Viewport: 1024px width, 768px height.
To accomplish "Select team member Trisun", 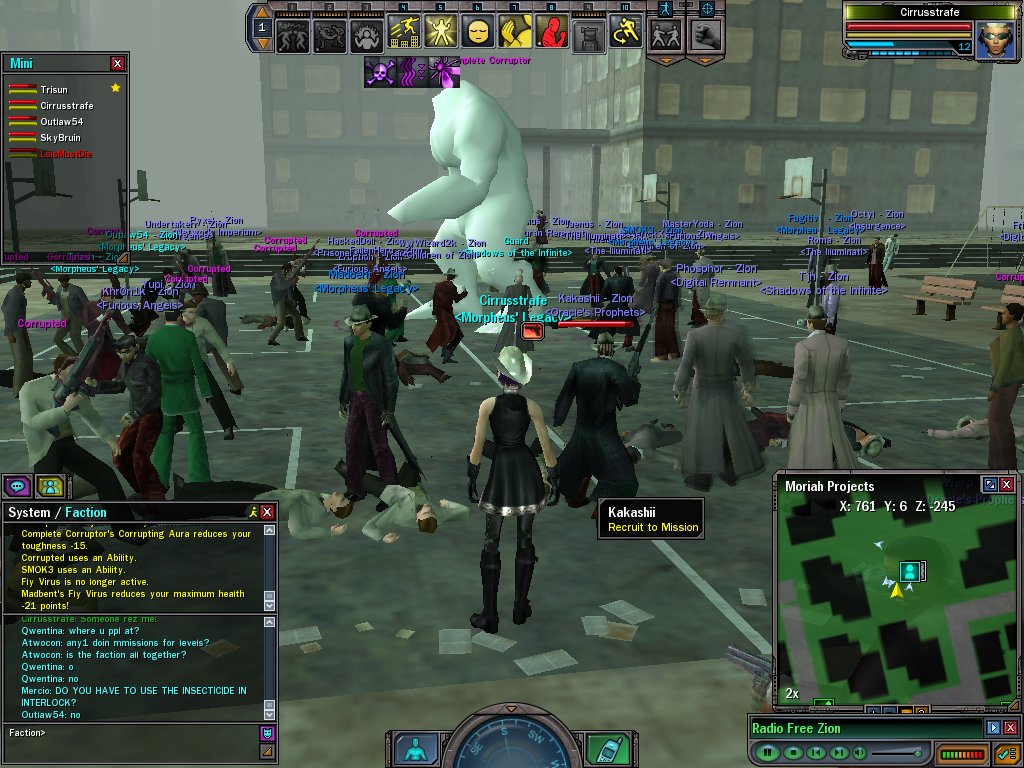I will [x=54, y=90].
